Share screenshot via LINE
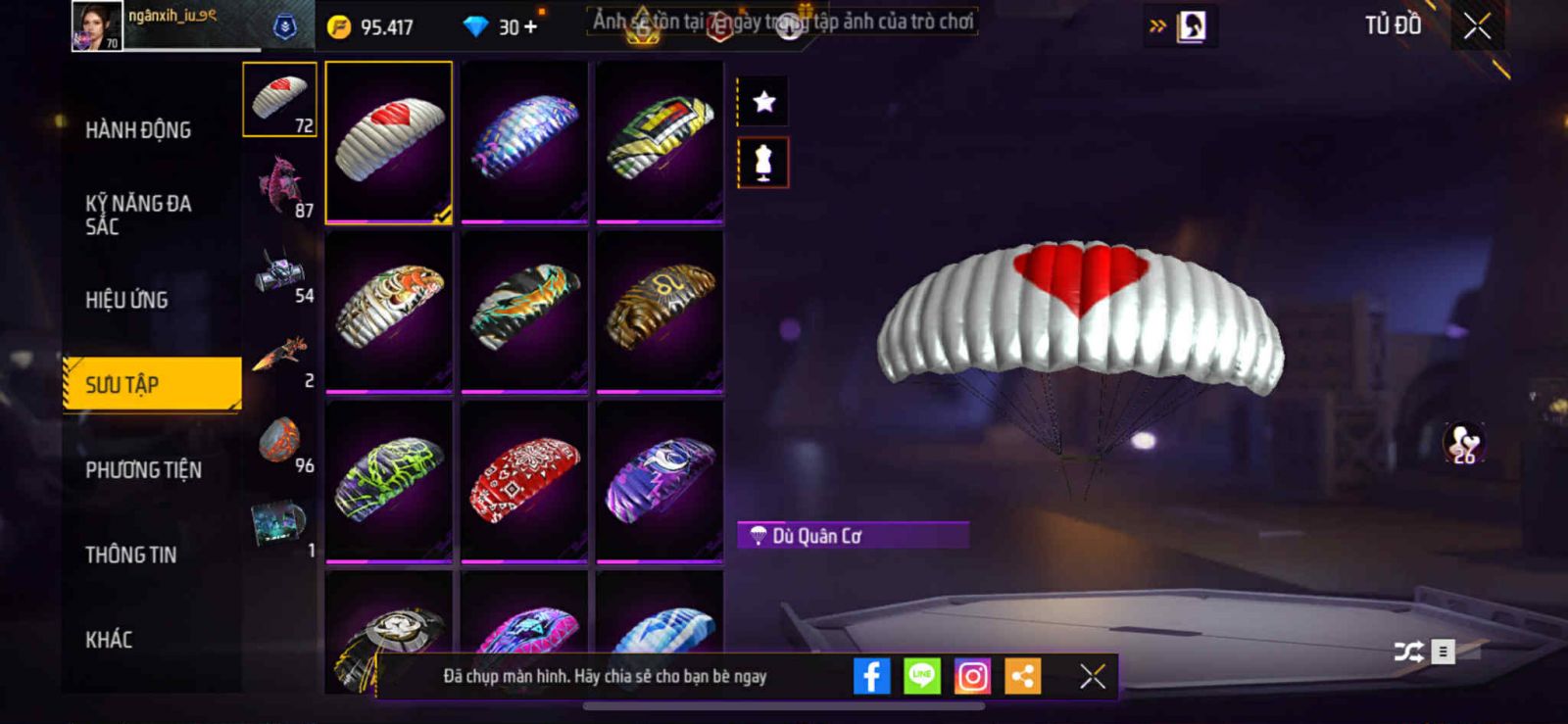The width and height of the screenshot is (1568, 724). point(921,676)
